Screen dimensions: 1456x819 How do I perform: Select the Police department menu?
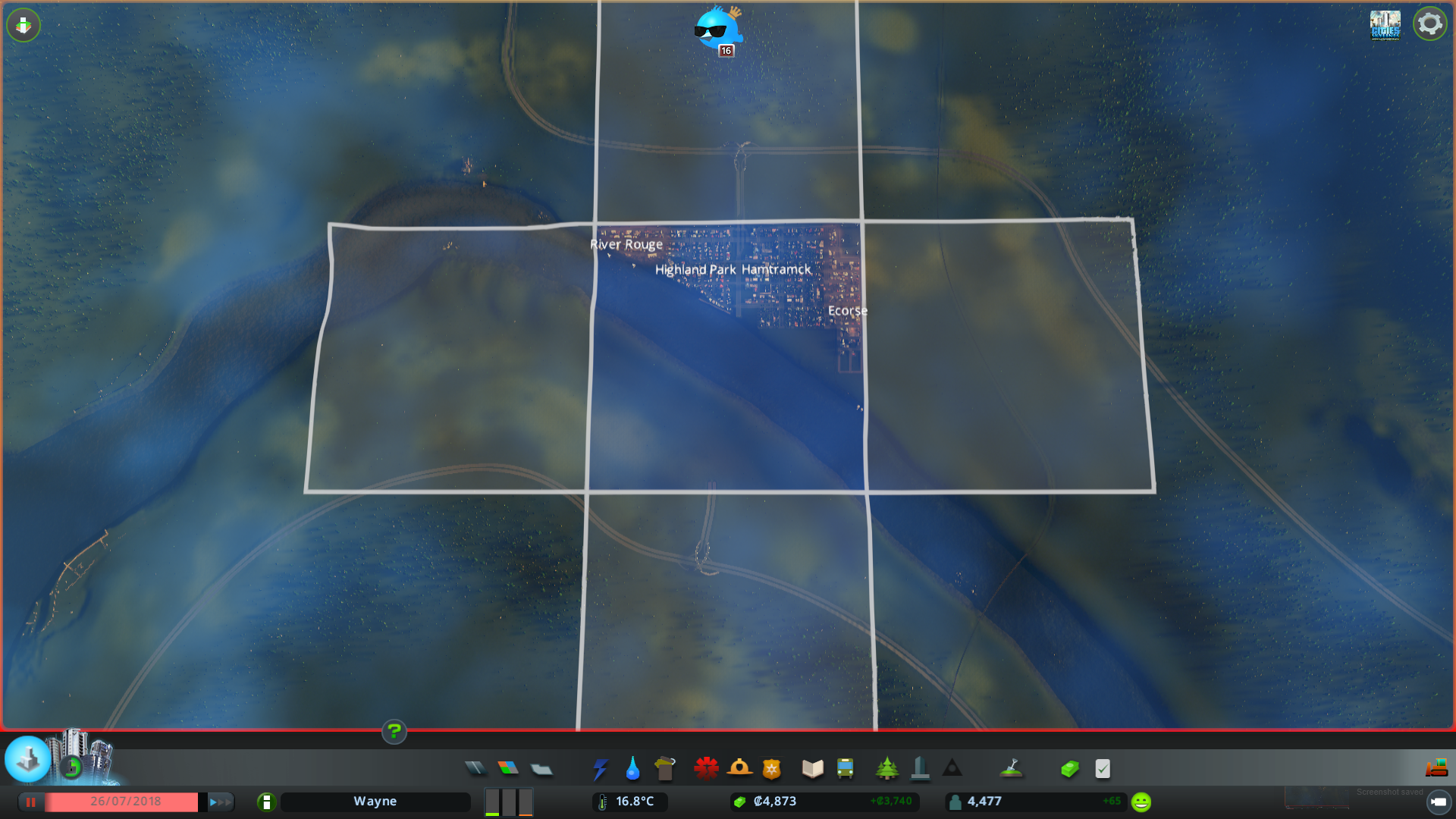pos(771,768)
